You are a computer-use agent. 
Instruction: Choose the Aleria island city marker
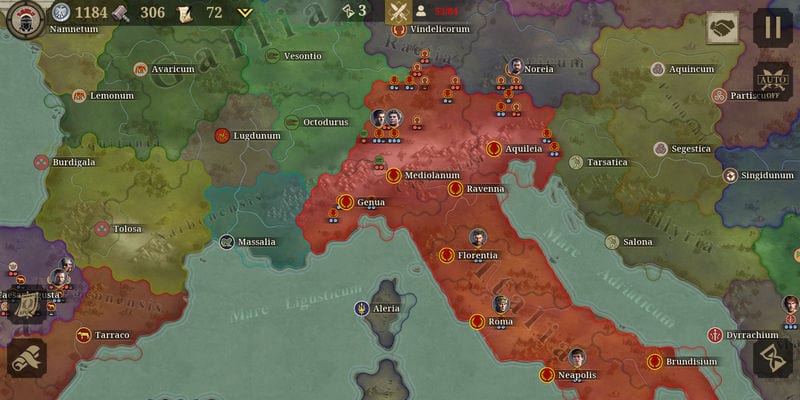tap(361, 308)
